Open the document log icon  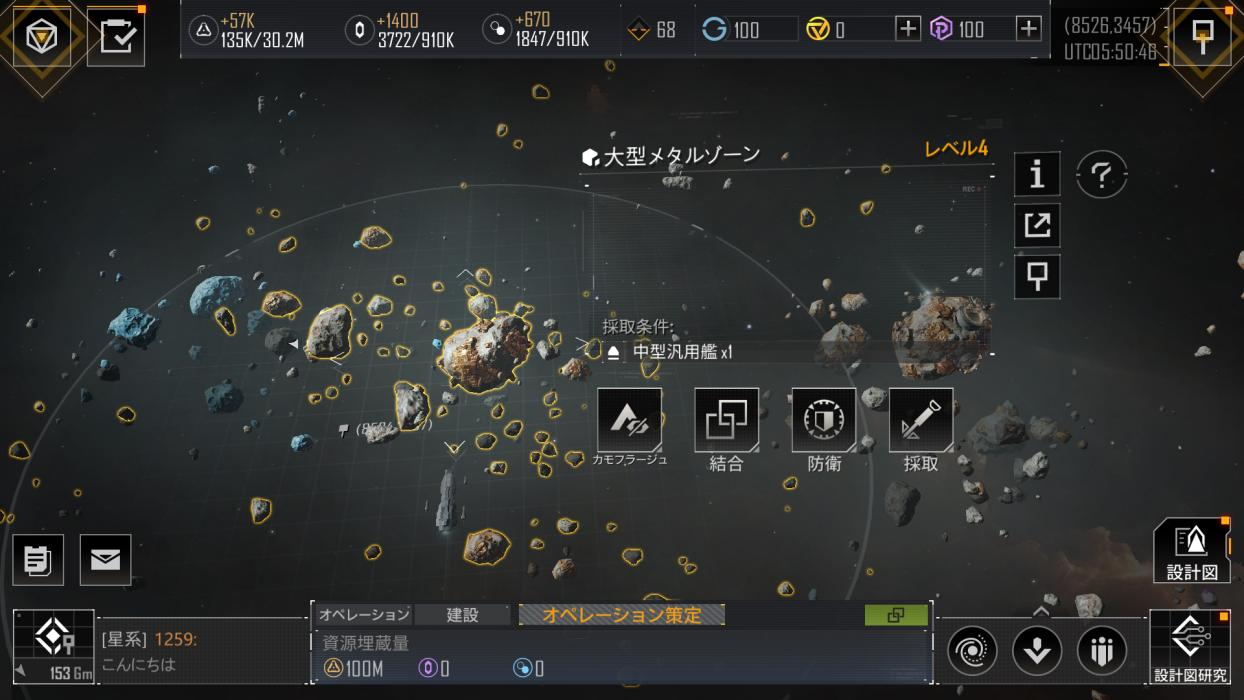click(38, 560)
